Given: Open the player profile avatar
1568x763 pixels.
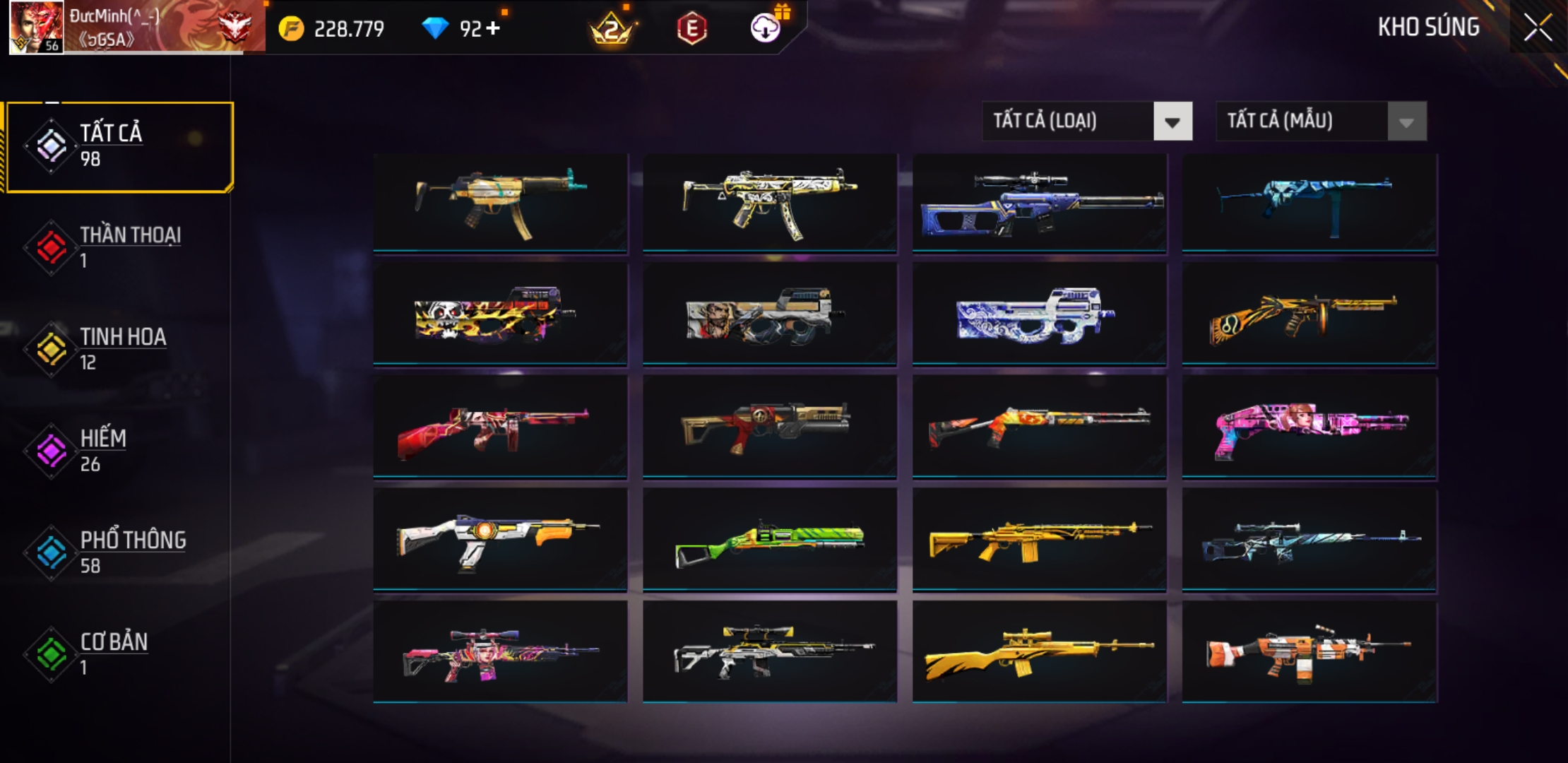Looking at the screenshot, I should point(36,27).
